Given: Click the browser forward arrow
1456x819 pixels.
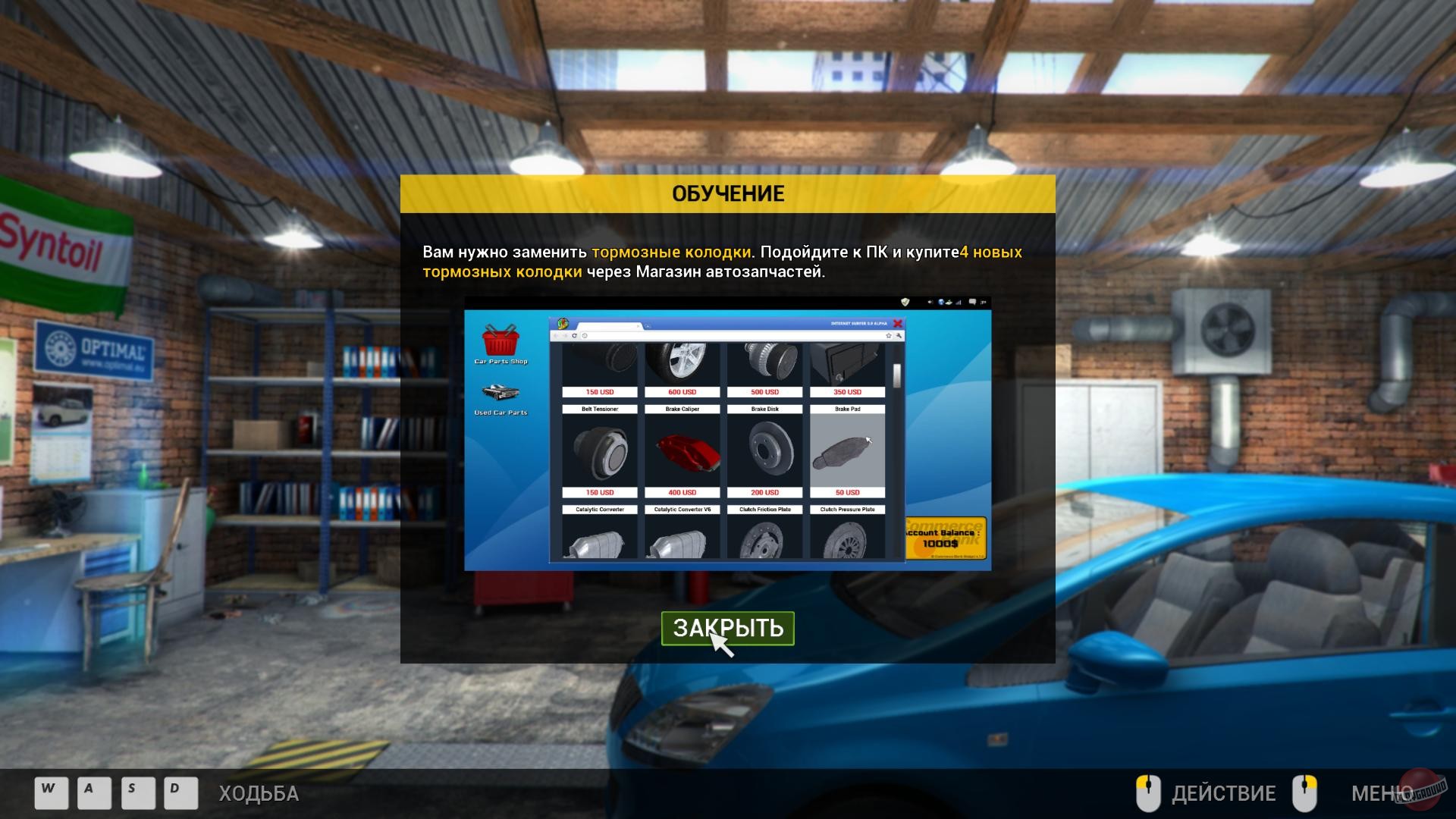Looking at the screenshot, I should 565,334.
